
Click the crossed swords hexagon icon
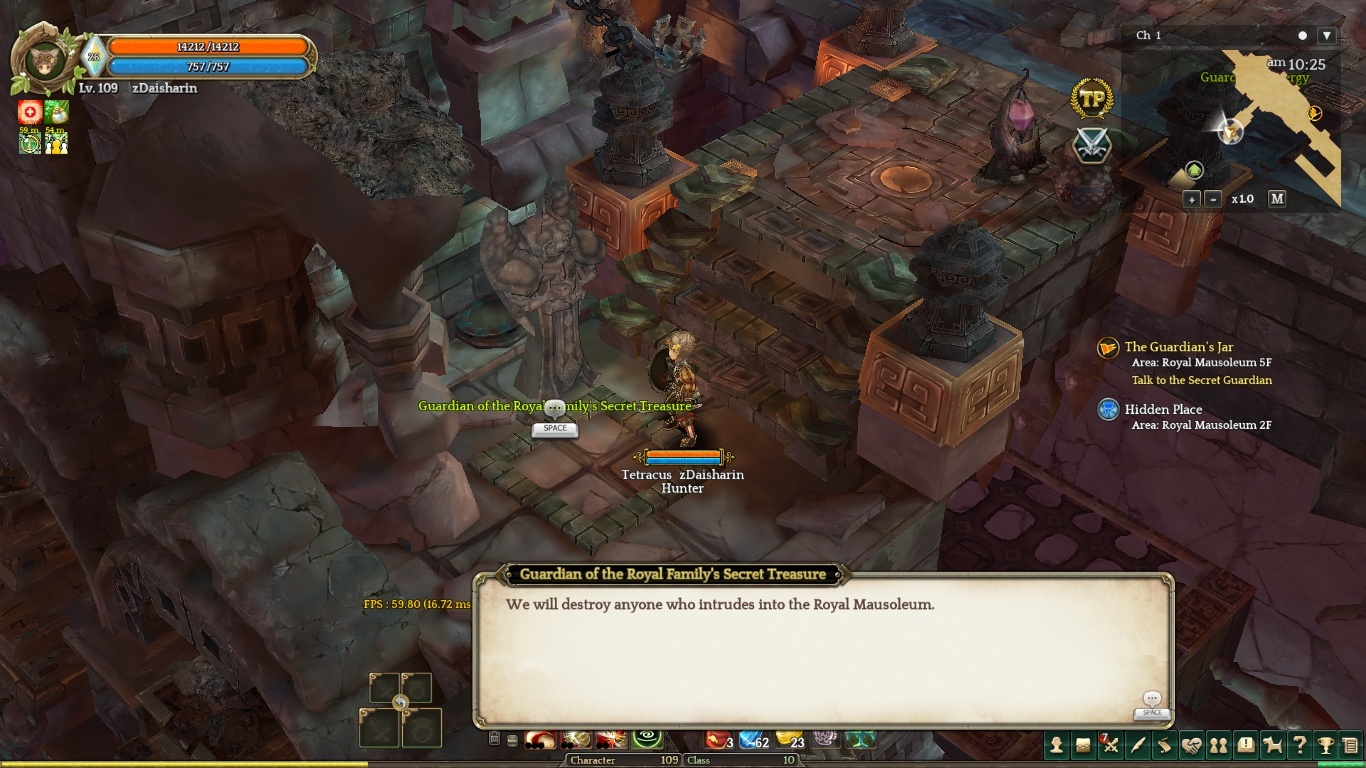pos(1092,146)
